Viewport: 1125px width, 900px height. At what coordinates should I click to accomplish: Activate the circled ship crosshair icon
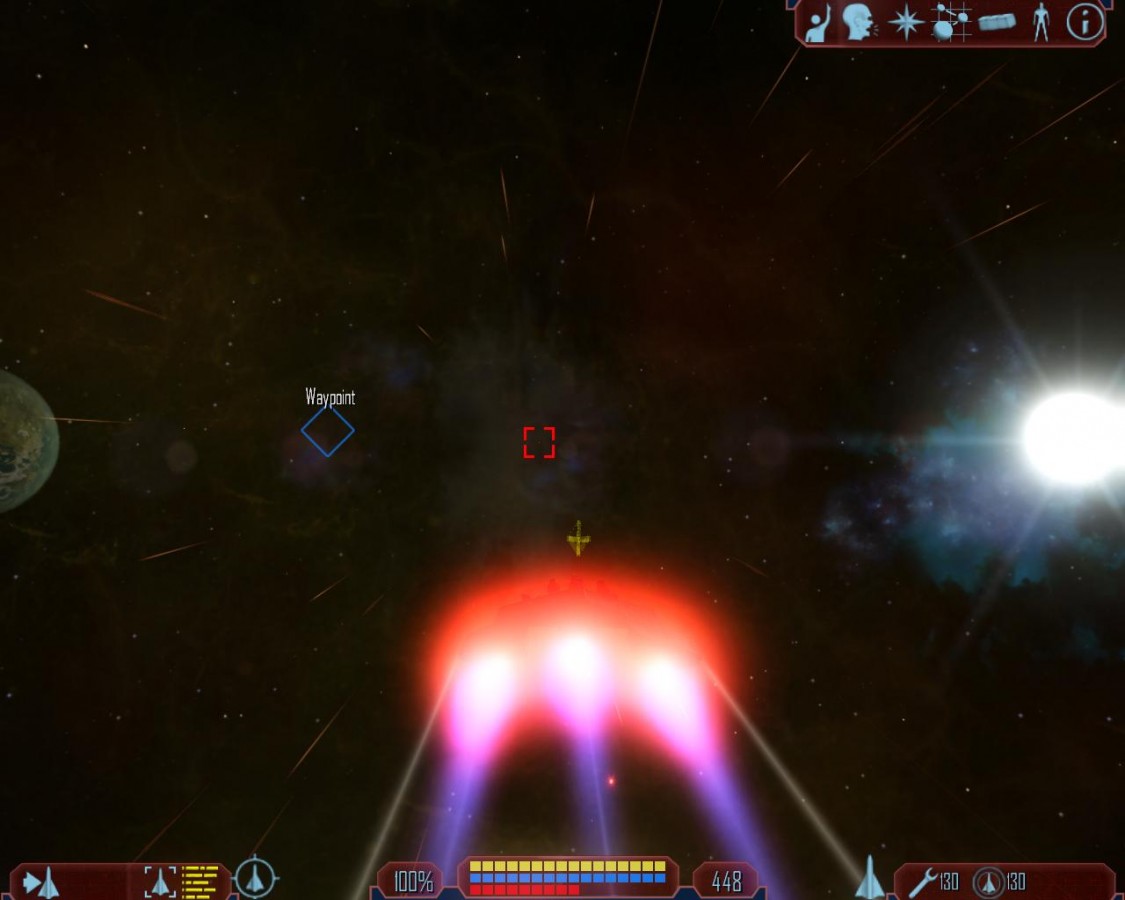pos(256,878)
